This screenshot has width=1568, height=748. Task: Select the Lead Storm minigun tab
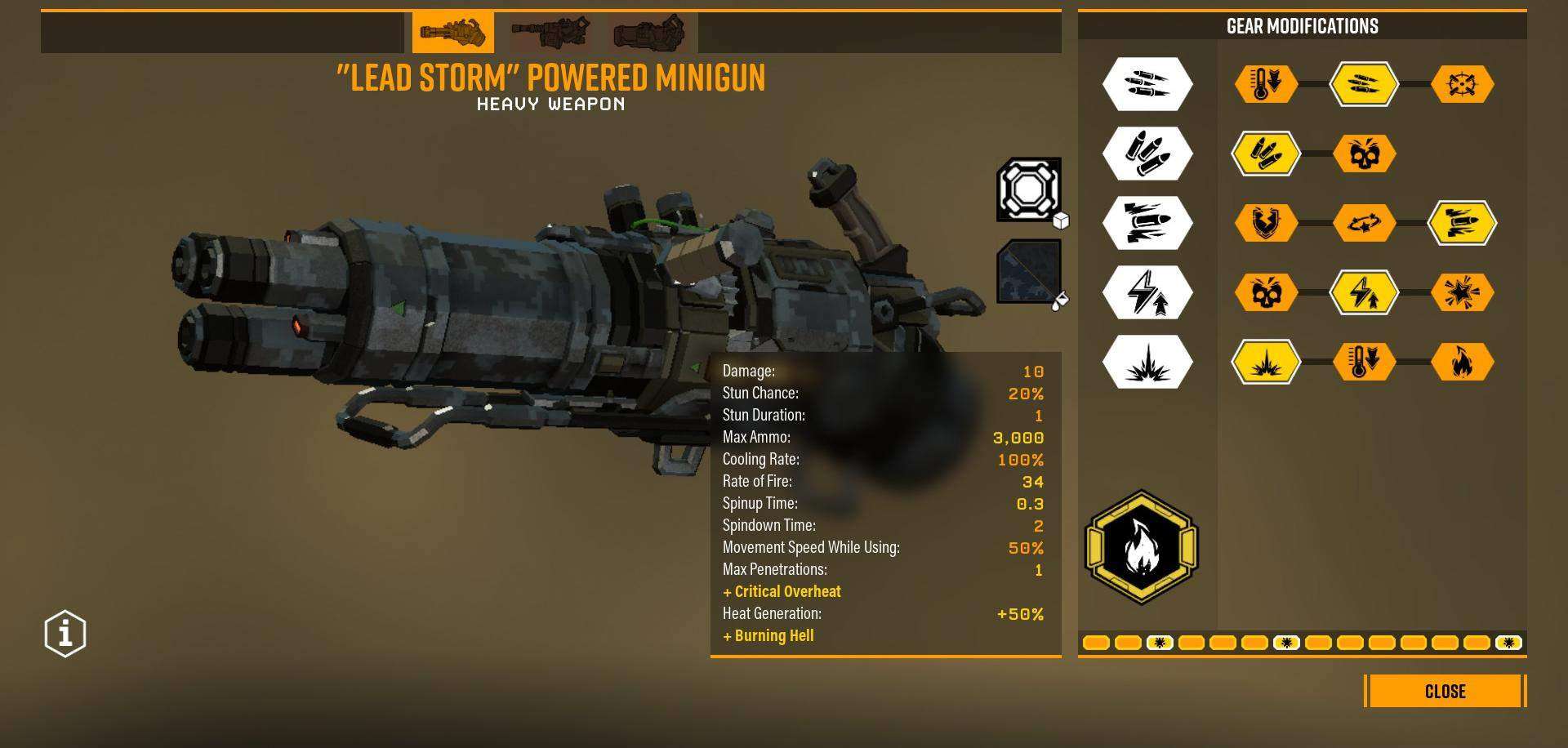(455, 33)
